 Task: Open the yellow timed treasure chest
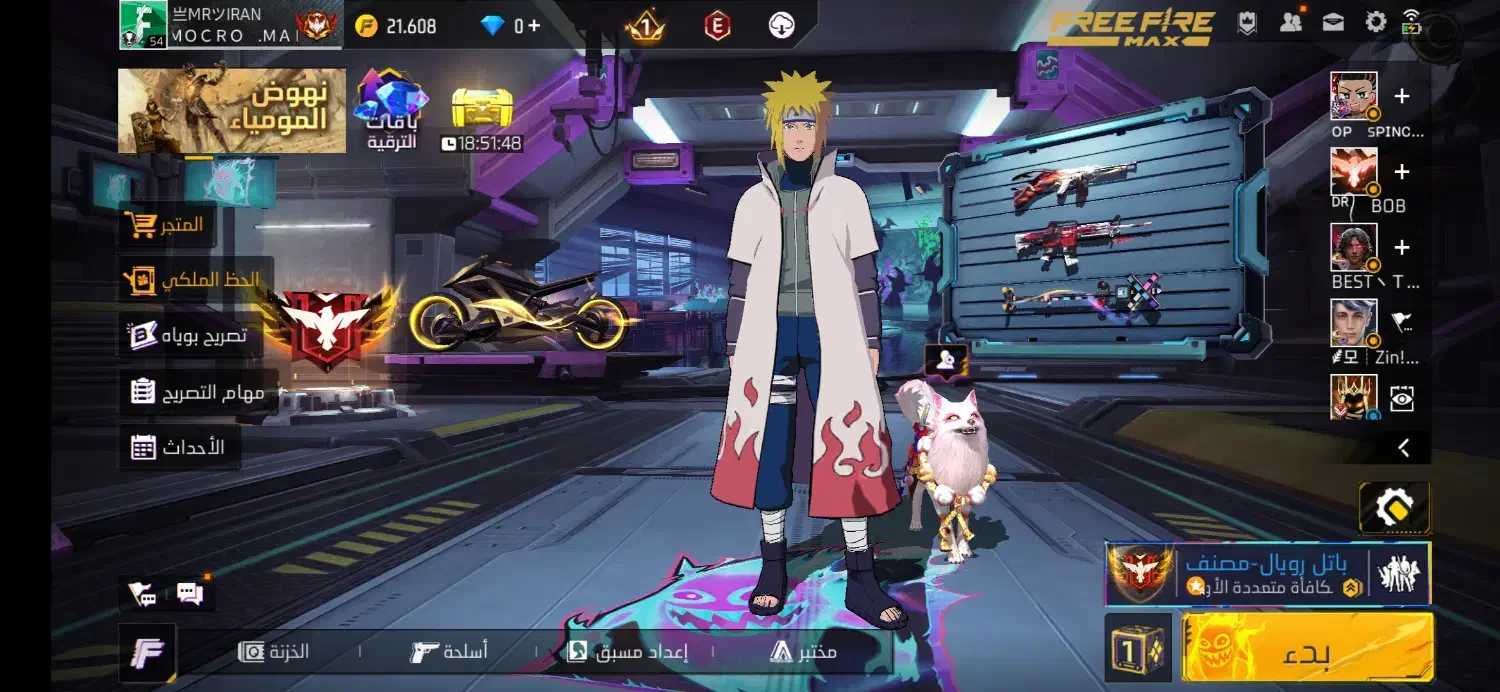pyautogui.click(x=482, y=109)
